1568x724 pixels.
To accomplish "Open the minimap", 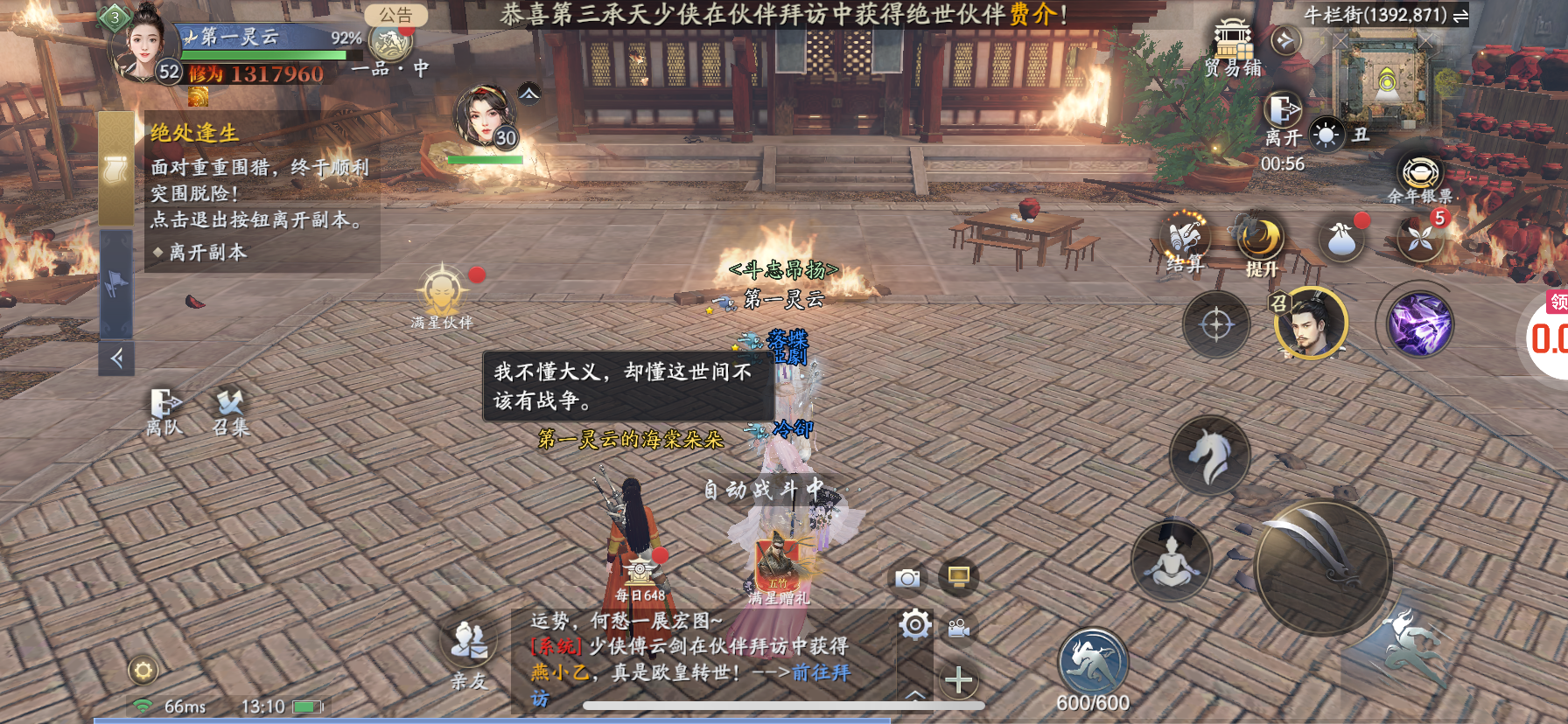I will click(x=1387, y=83).
